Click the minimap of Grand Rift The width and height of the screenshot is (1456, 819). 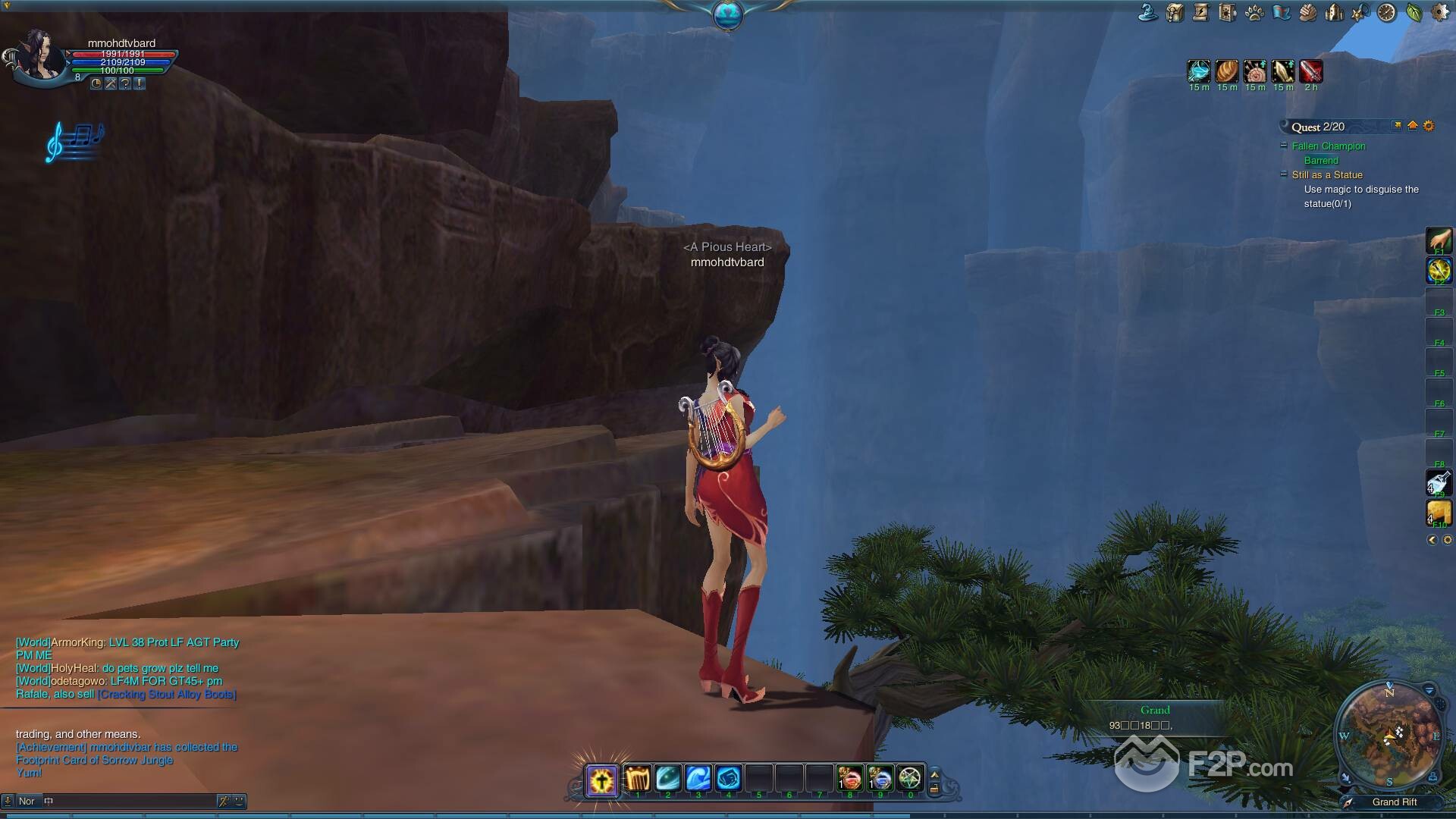click(1389, 736)
